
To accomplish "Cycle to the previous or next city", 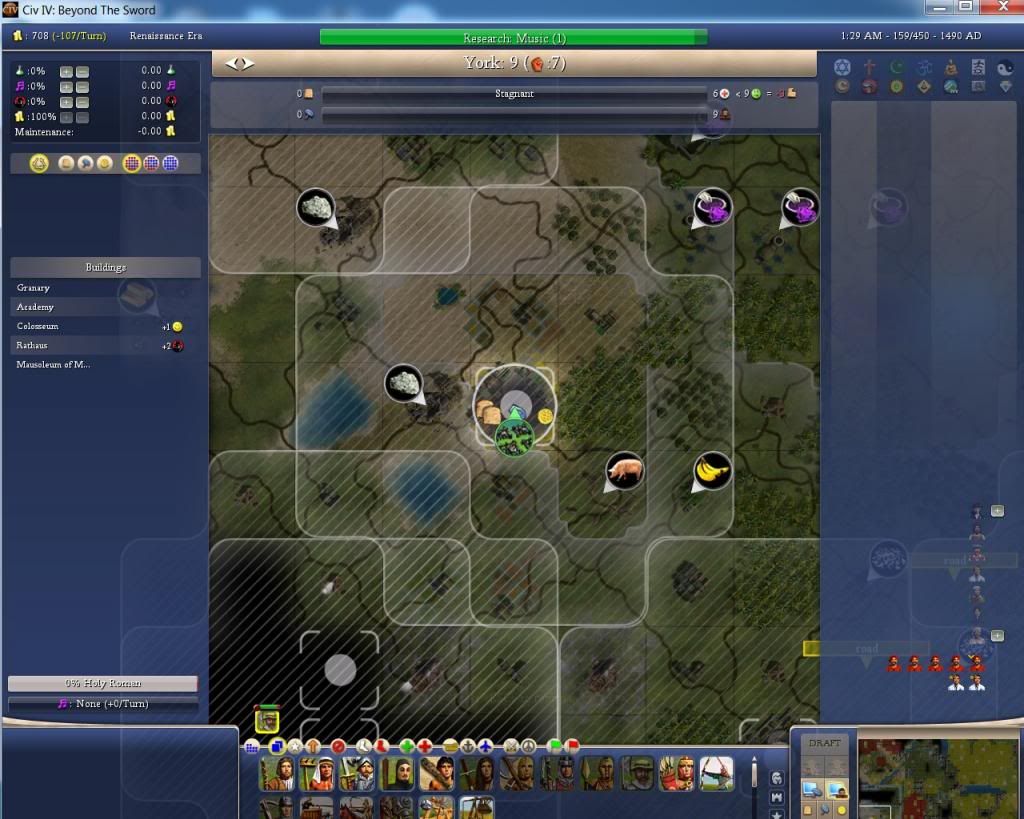I will [x=239, y=64].
